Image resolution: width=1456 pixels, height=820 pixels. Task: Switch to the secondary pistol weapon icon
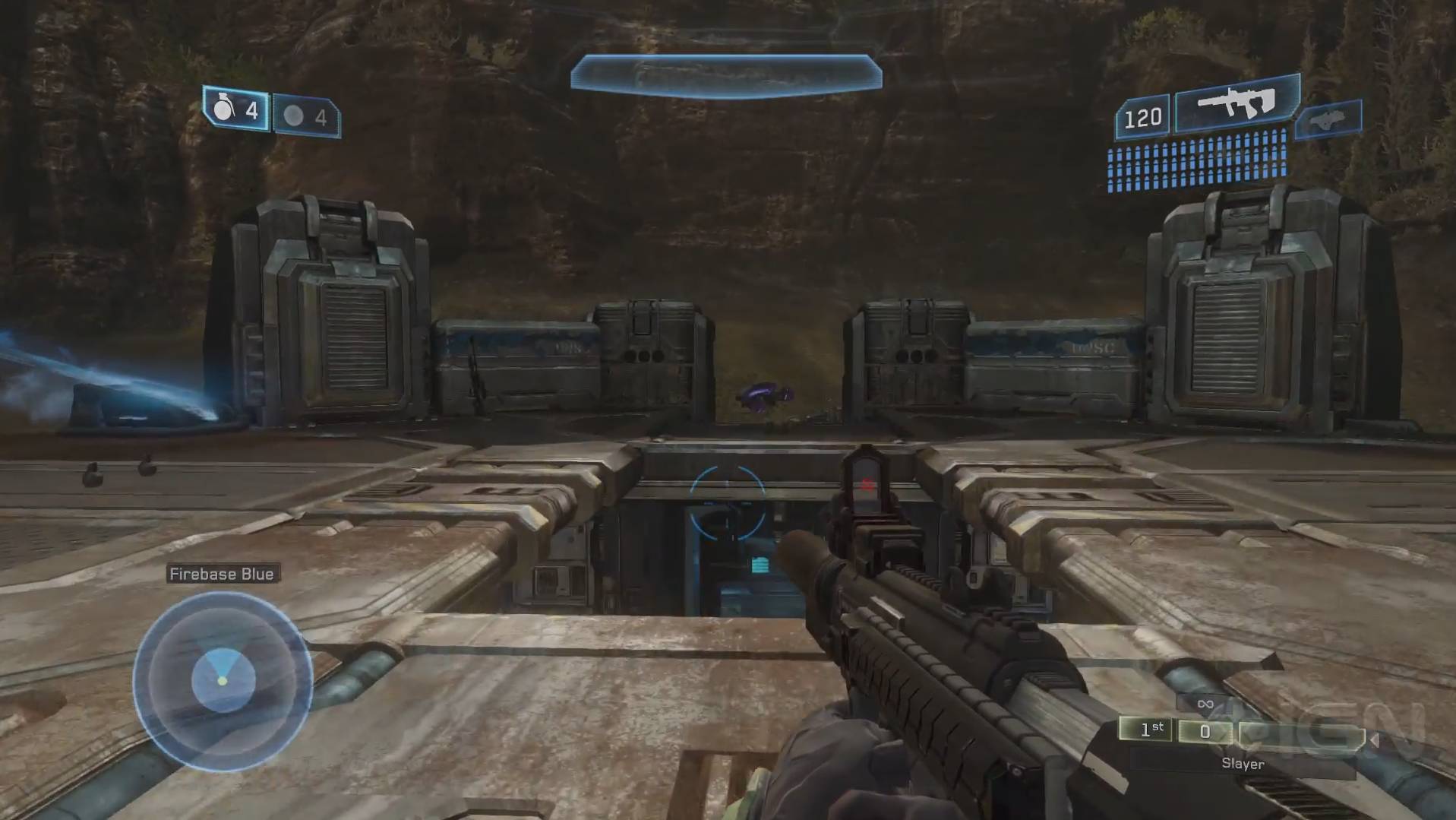(x=1328, y=119)
